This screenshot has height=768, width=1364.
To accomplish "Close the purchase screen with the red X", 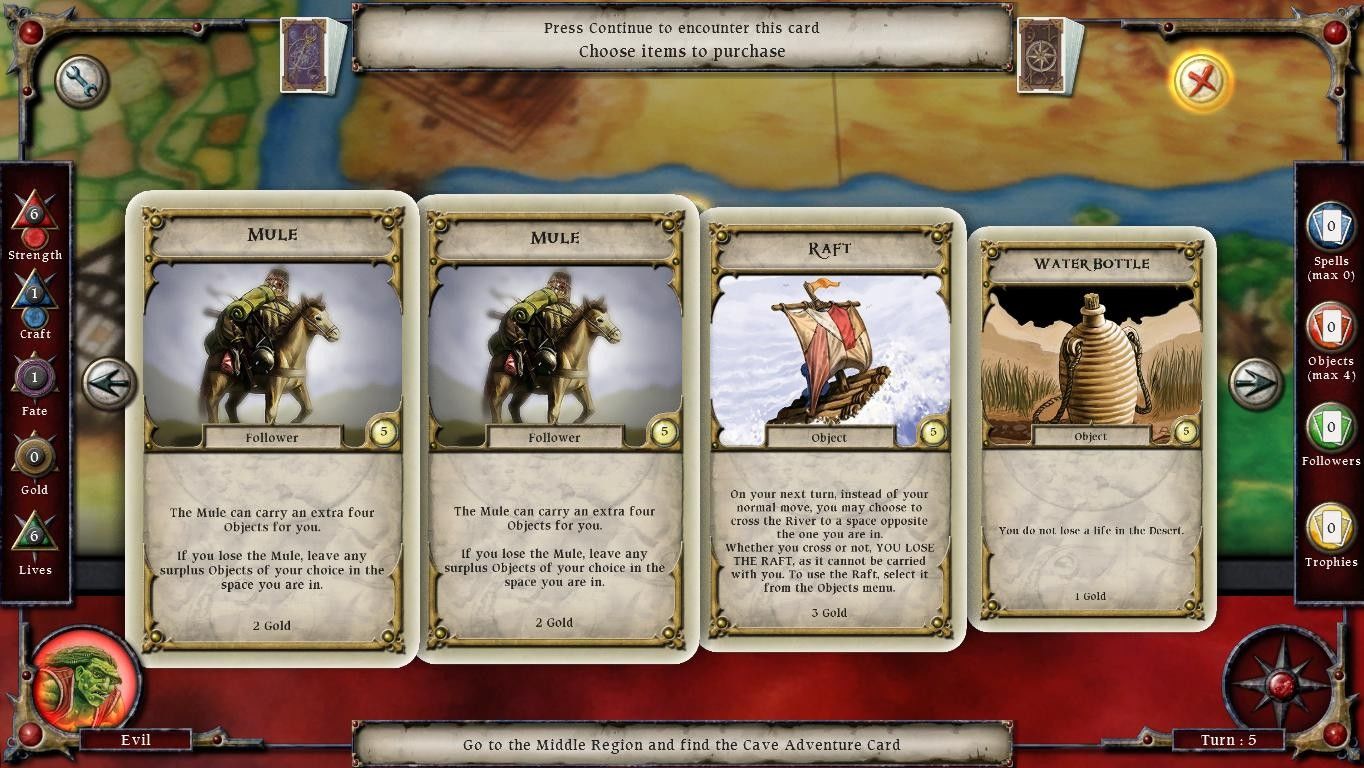I will coord(1201,81).
